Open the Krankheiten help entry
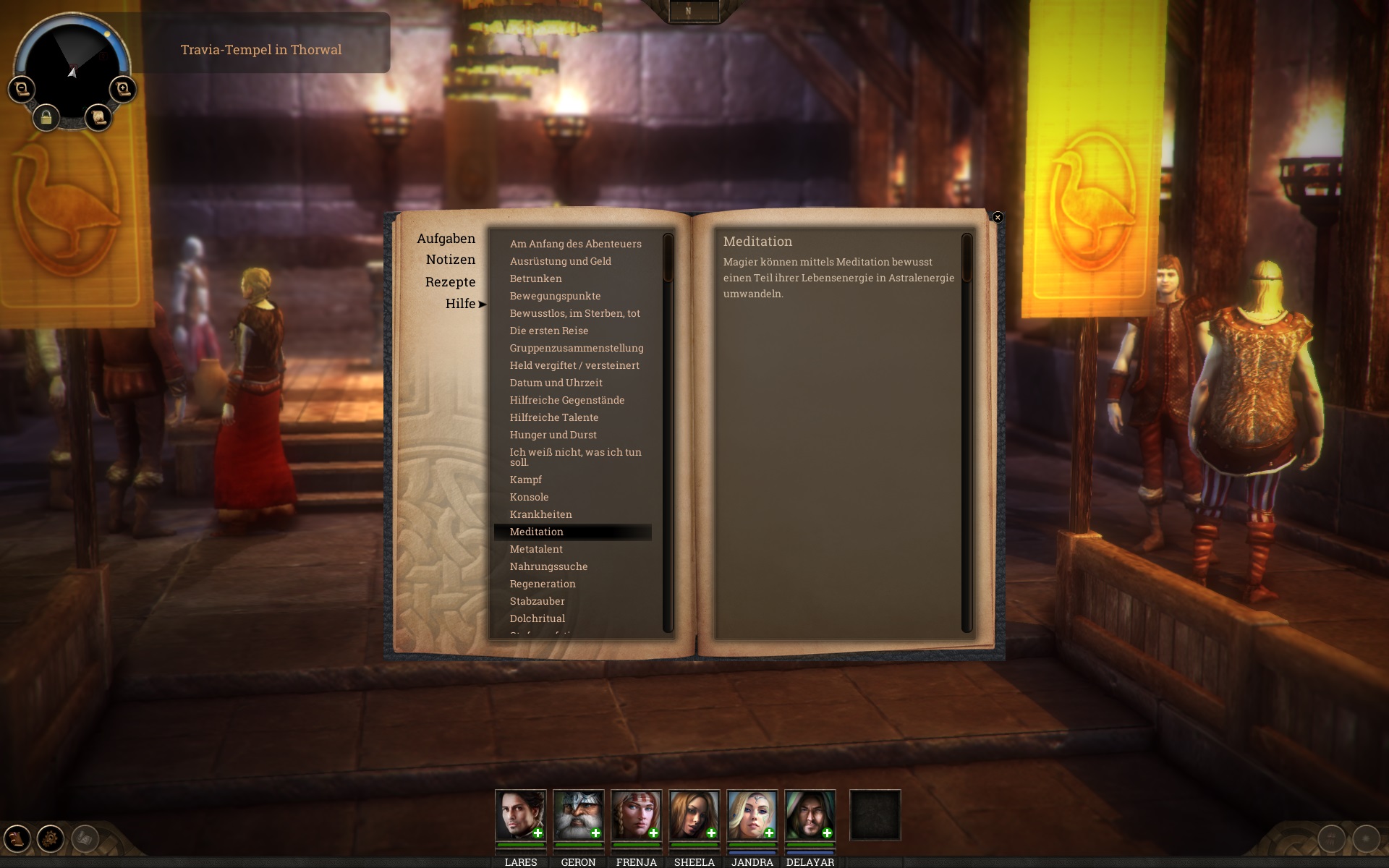 (x=540, y=514)
